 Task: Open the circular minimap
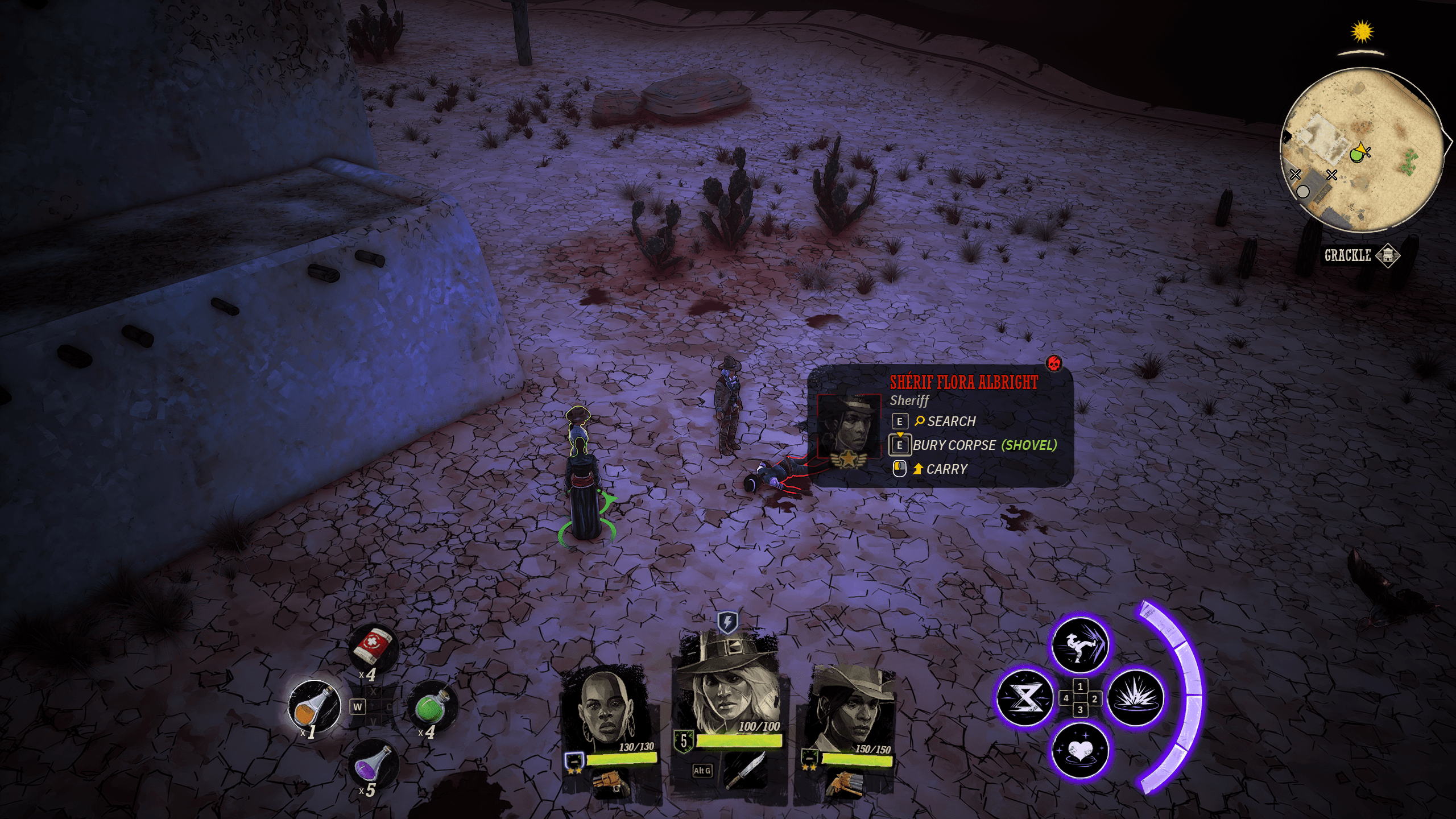coord(1362,150)
